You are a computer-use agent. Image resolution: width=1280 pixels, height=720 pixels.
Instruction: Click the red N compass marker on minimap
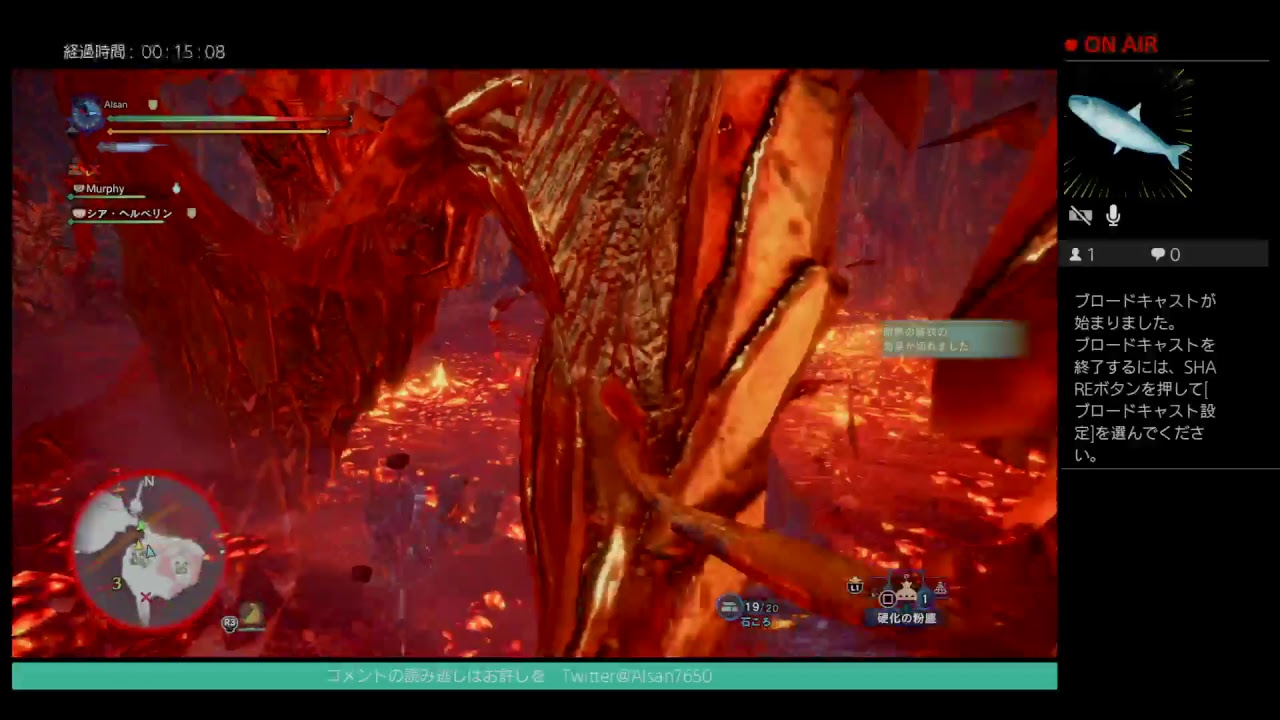click(x=148, y=482)
